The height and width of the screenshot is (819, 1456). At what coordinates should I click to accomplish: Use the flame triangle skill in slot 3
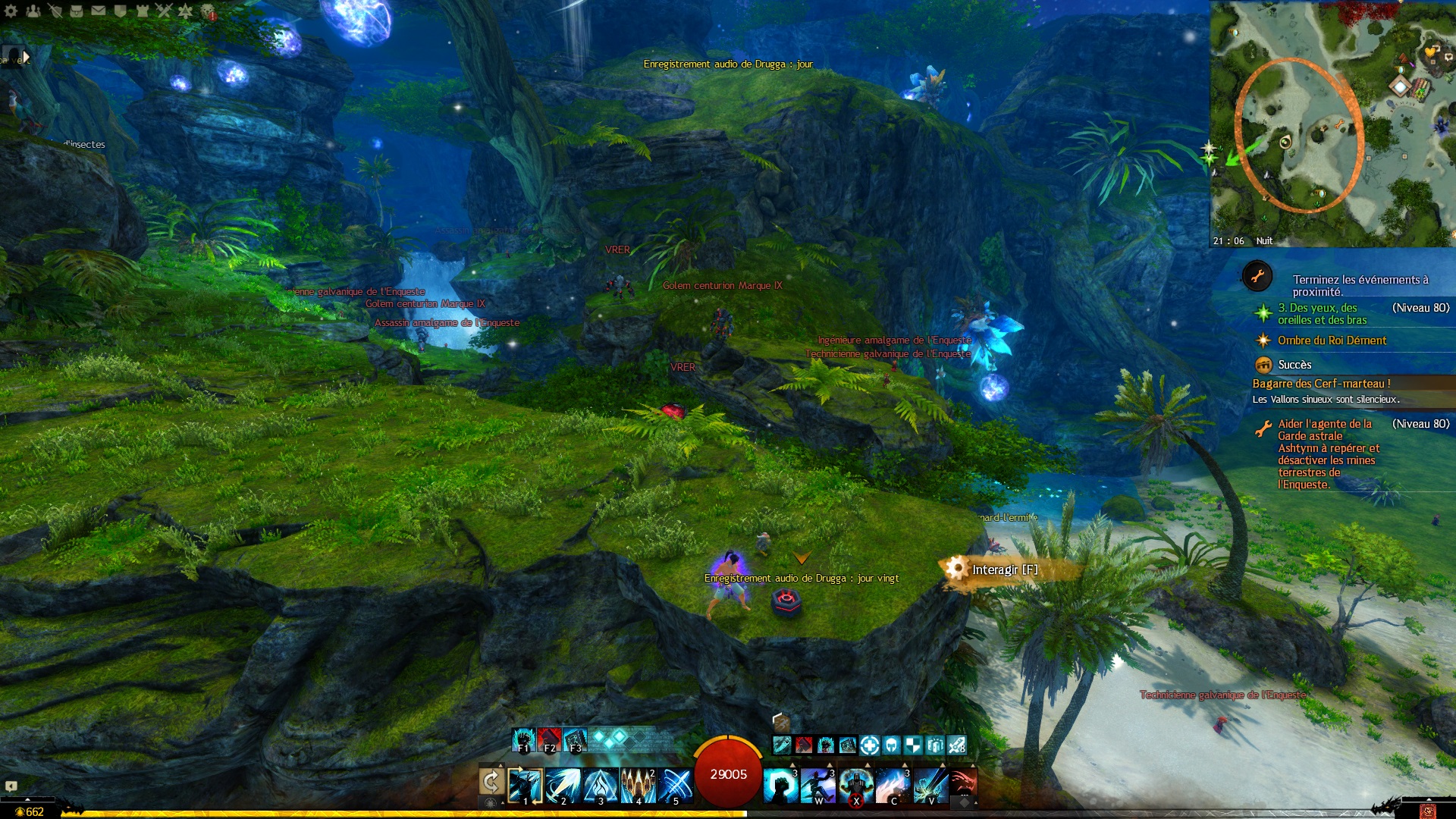click(x=601, y=785)
